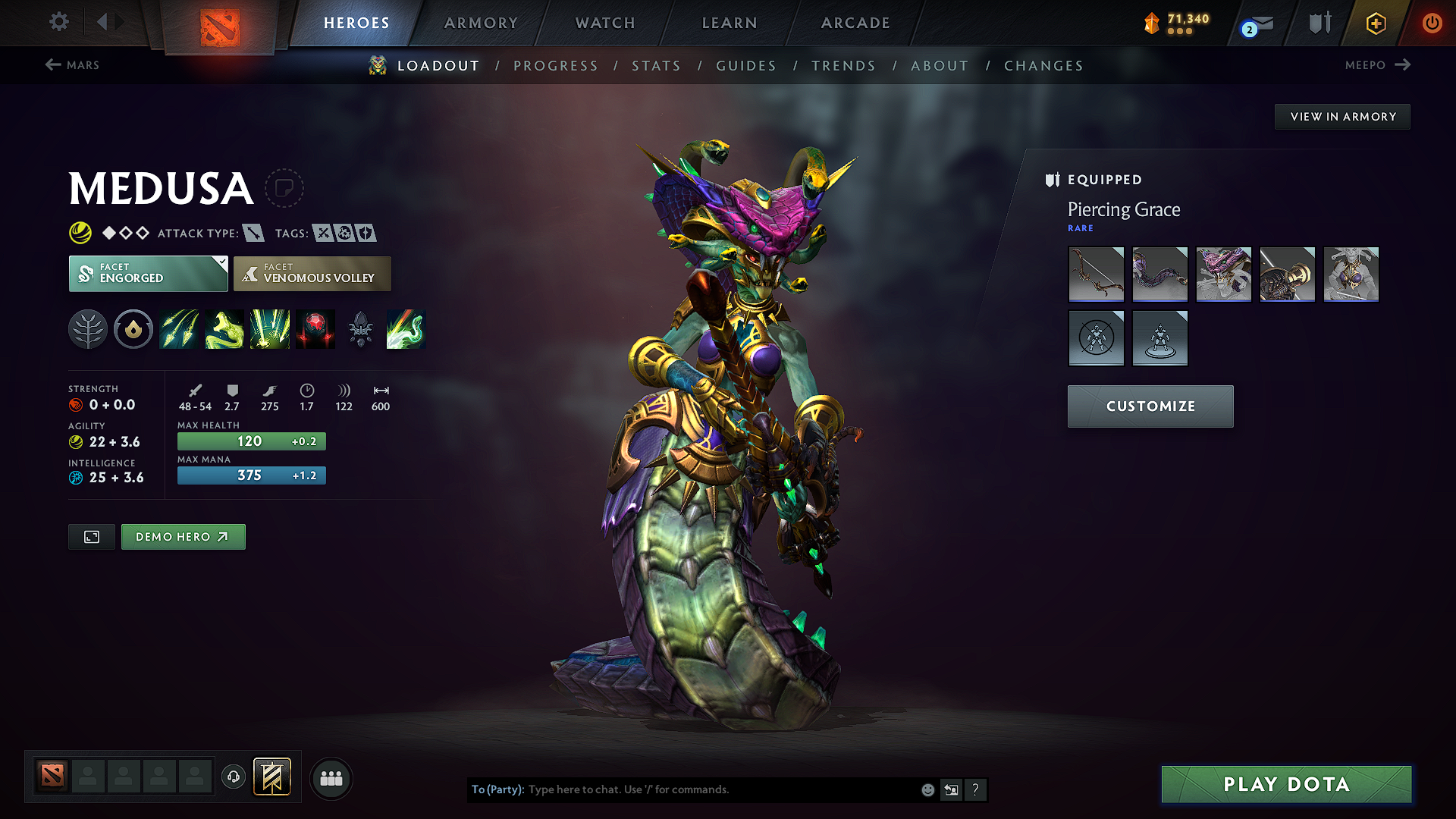Screen dimensions: 1456x819
Task: Click the Dota Plus hexagon icon
Action: (1375, 24)
